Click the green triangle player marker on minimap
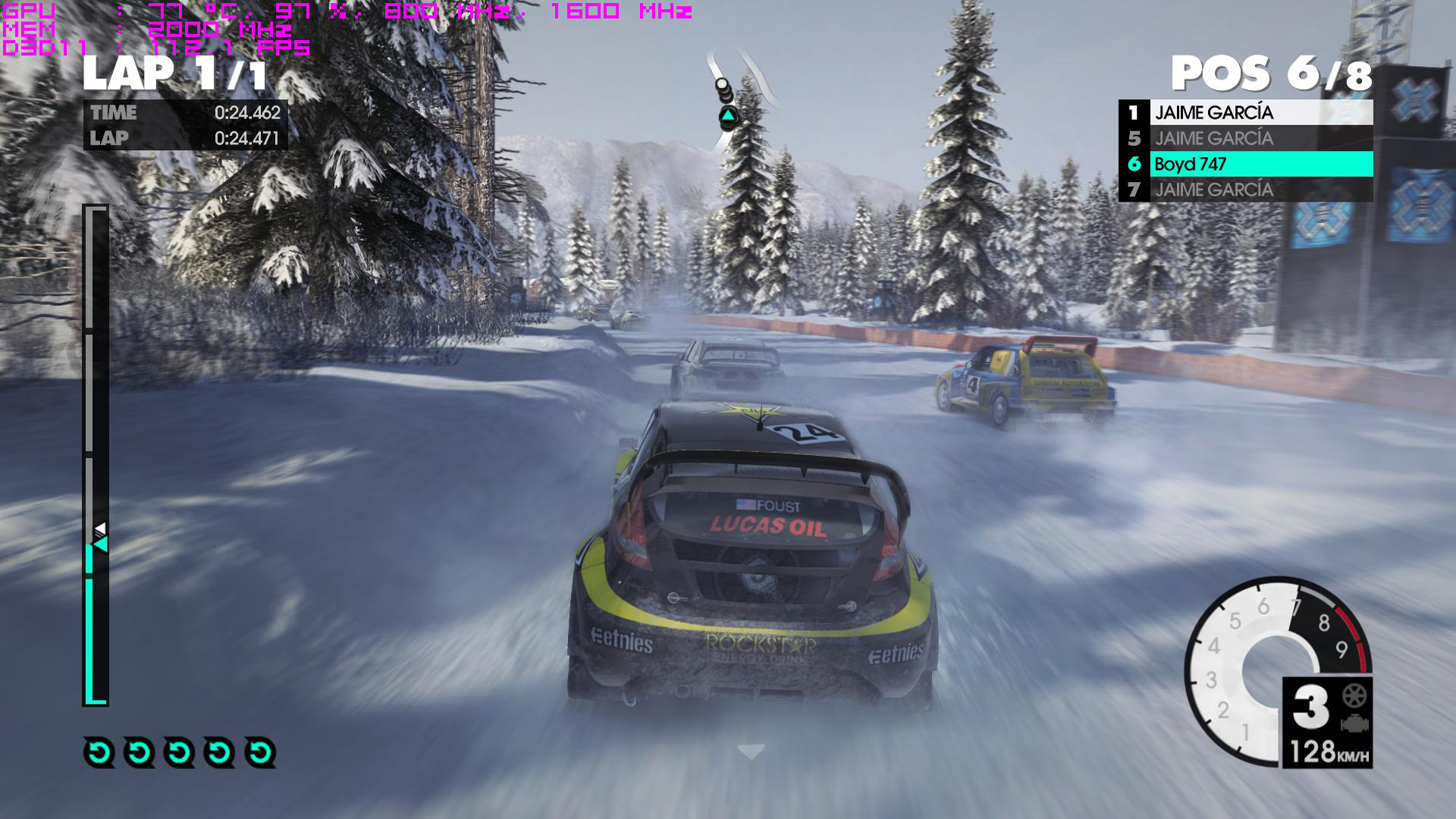The image size is (1456, 819). click(728, 117)
